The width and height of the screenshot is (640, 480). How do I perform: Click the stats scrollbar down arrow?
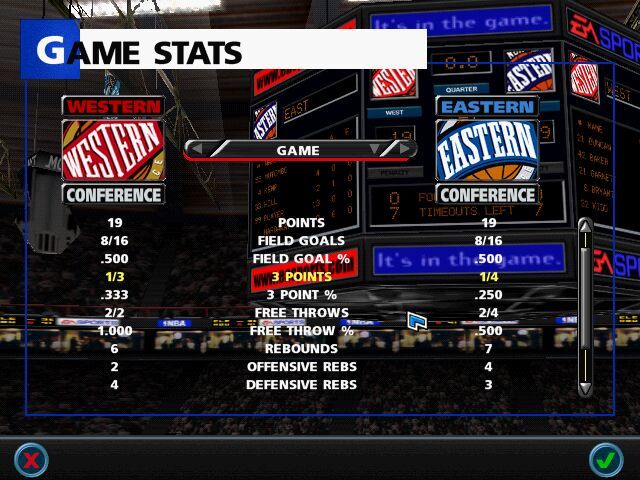585,388
